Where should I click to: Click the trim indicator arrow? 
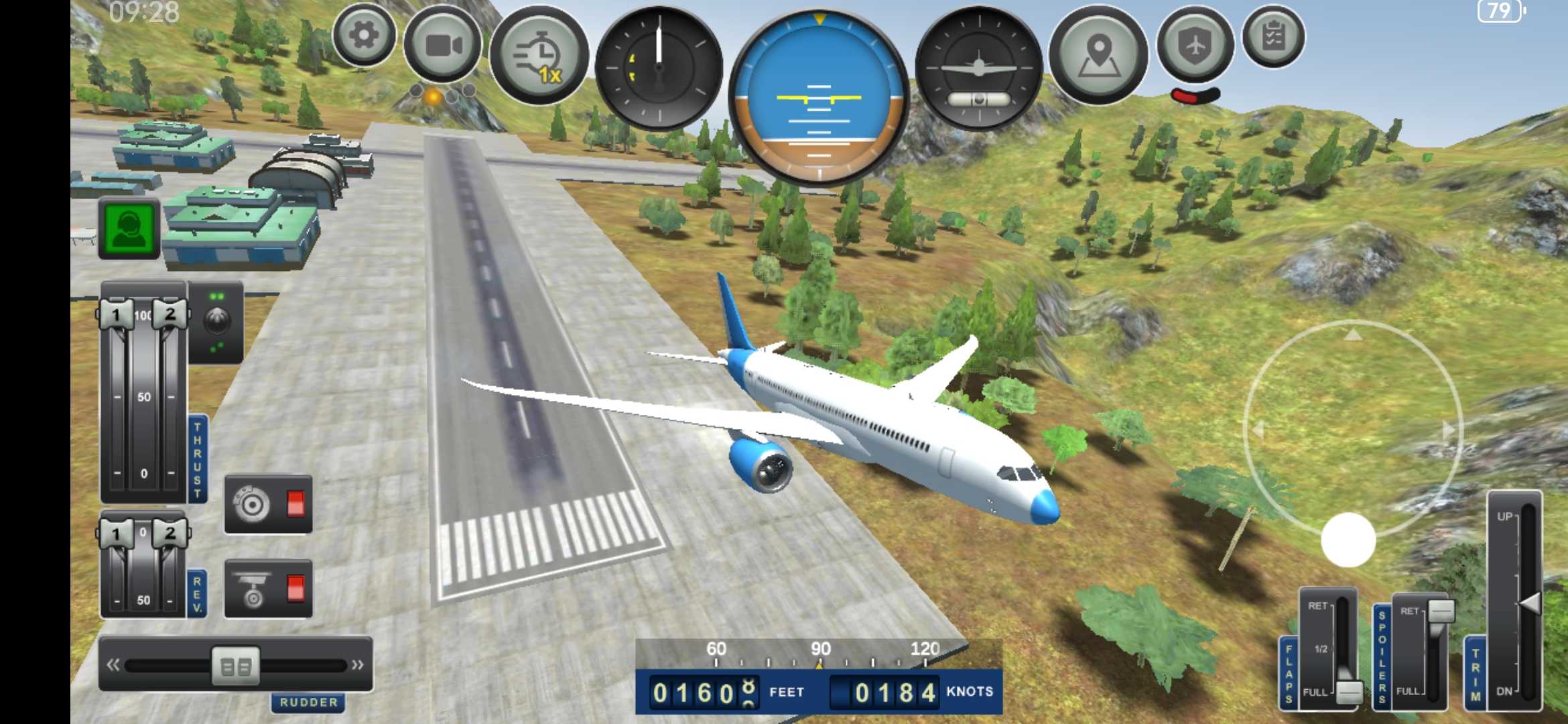pos(1529,603)
